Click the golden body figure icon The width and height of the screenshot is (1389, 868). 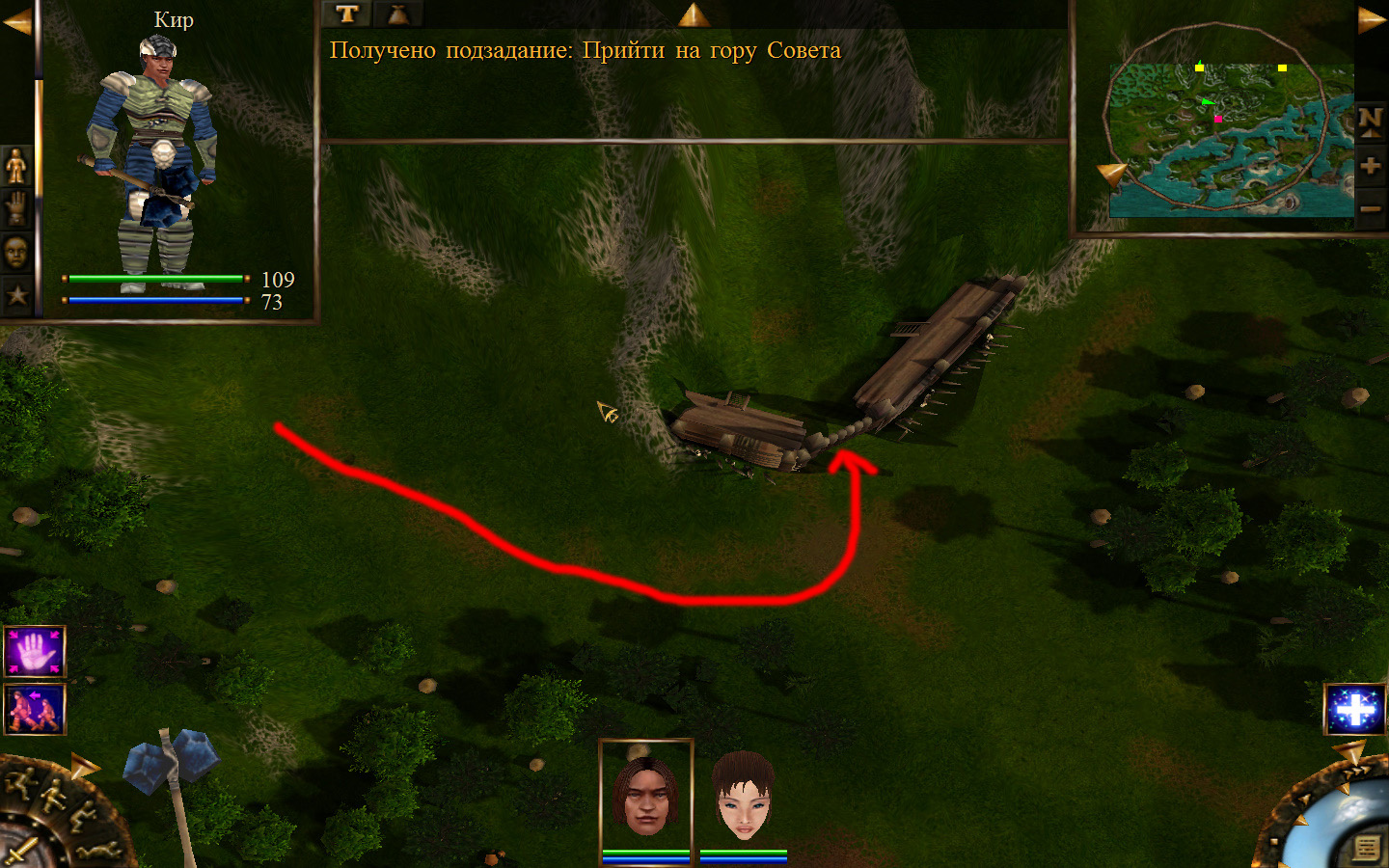click(16, 167)
